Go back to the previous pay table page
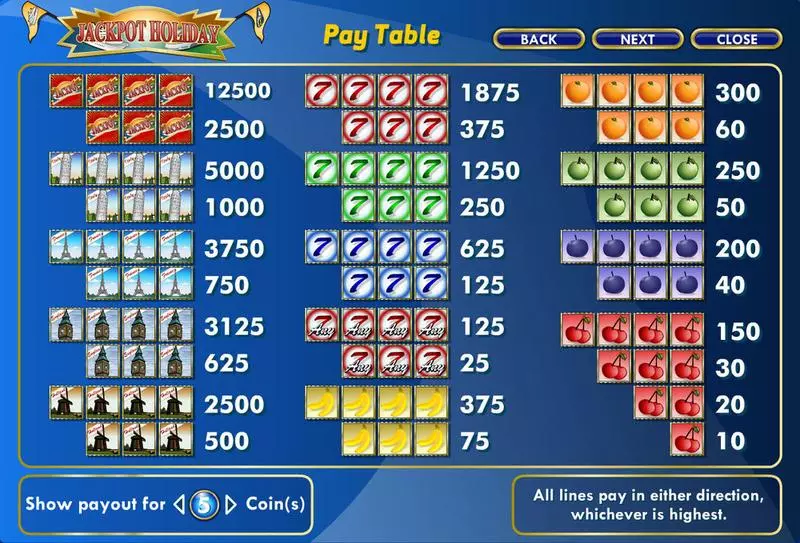800x543 pixels. pyautogui.click(x=538, y=40)
